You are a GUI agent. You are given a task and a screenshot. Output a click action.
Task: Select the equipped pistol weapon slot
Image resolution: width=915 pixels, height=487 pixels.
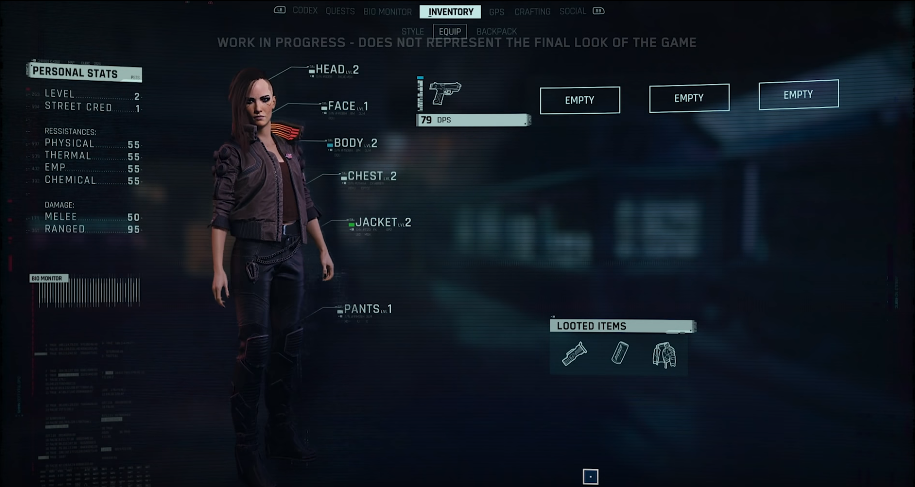[473, 101]
